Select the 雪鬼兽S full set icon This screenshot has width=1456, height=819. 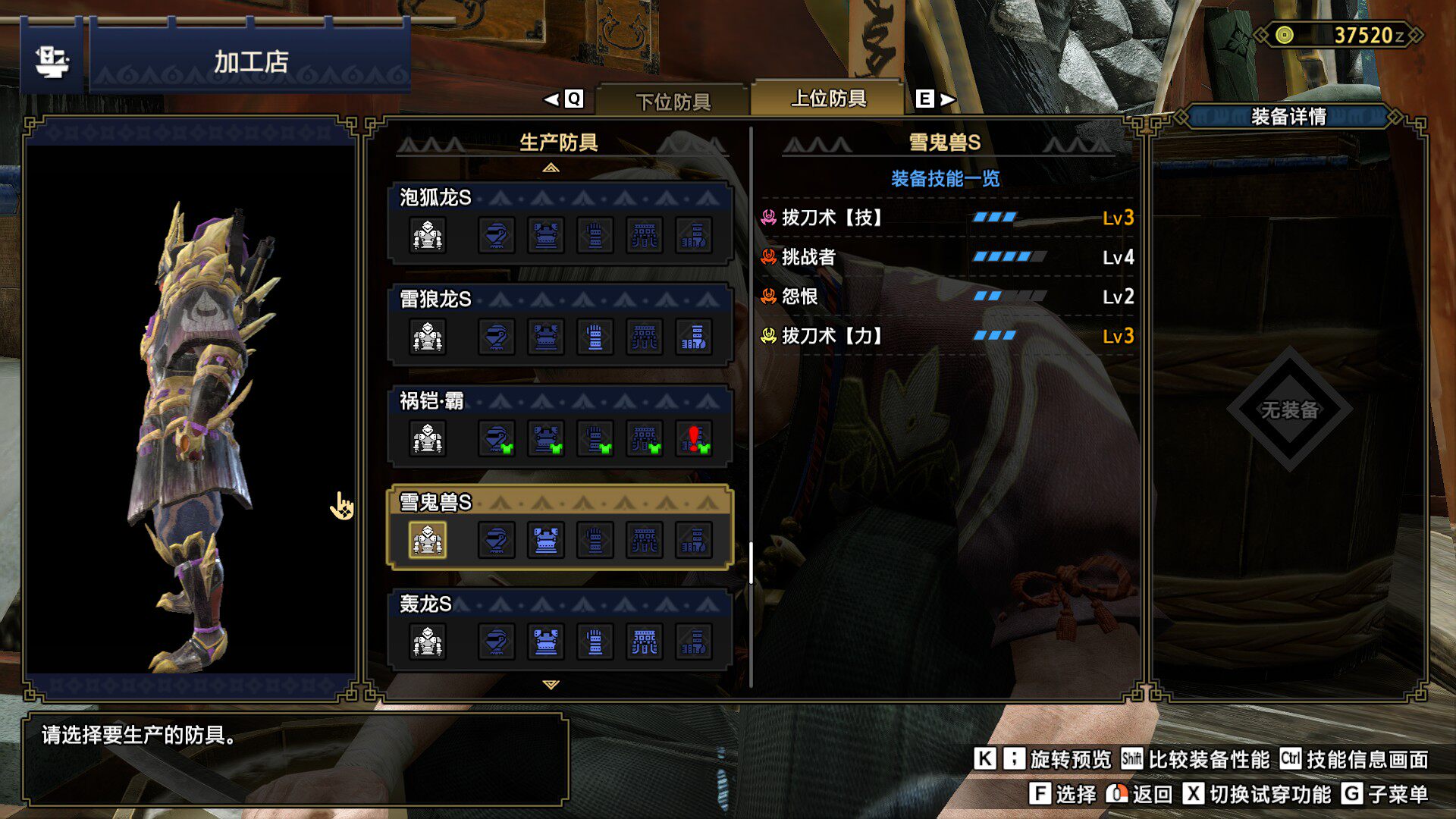428,540
